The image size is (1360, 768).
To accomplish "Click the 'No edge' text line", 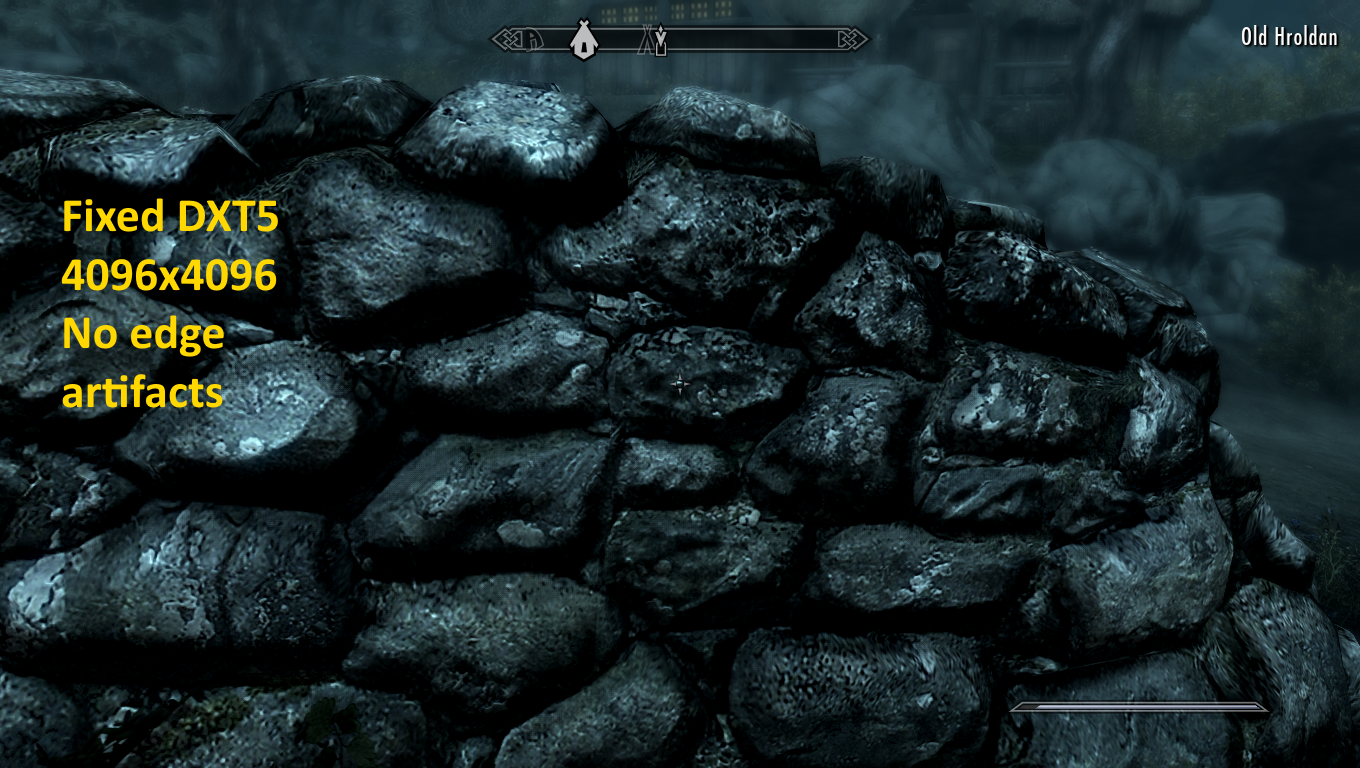I will click(143, 335).
